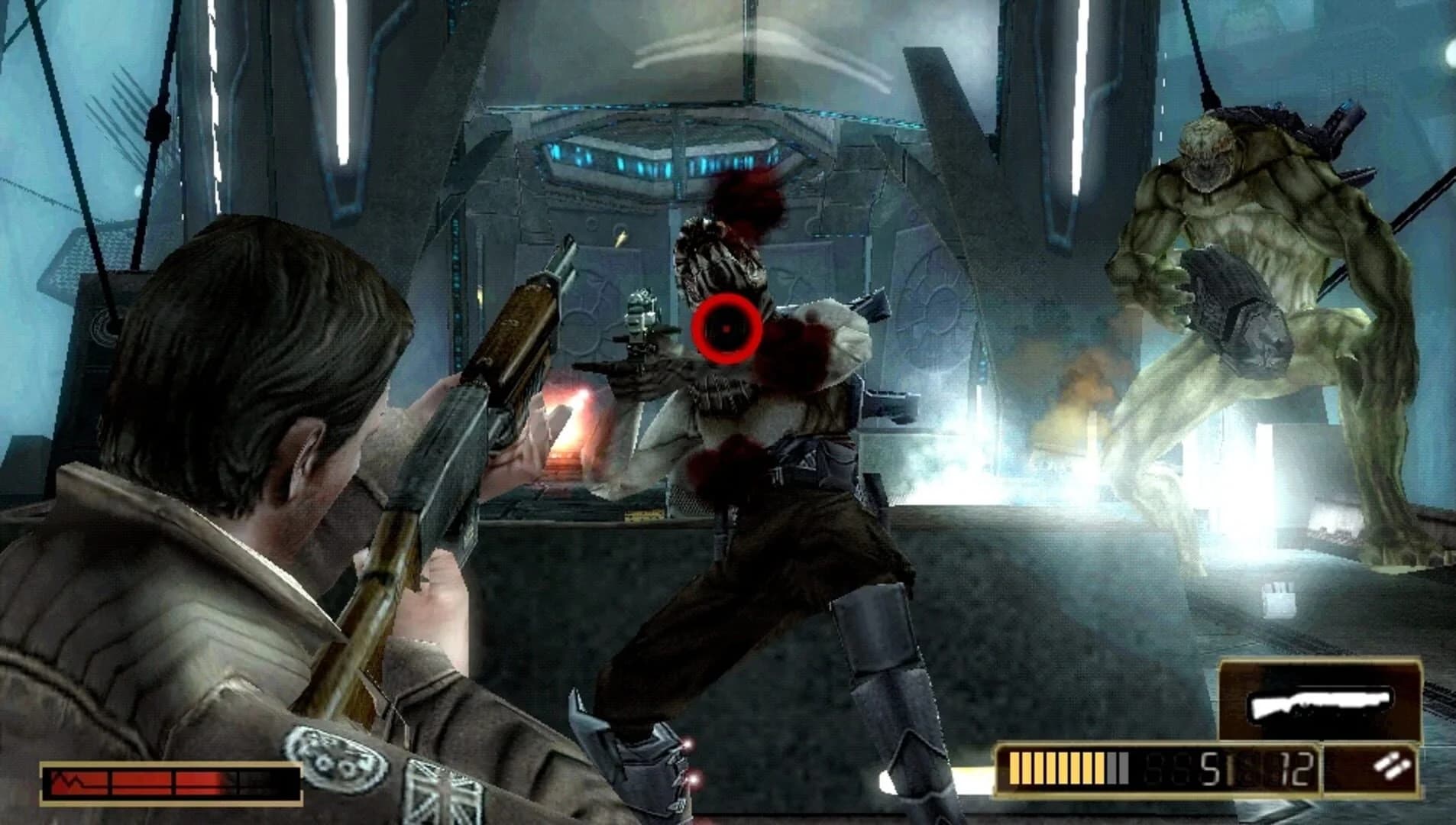Viewport: 1456px width, 825px height.
Task: Click the center dot of the crosshair
Action: [725, 329]
